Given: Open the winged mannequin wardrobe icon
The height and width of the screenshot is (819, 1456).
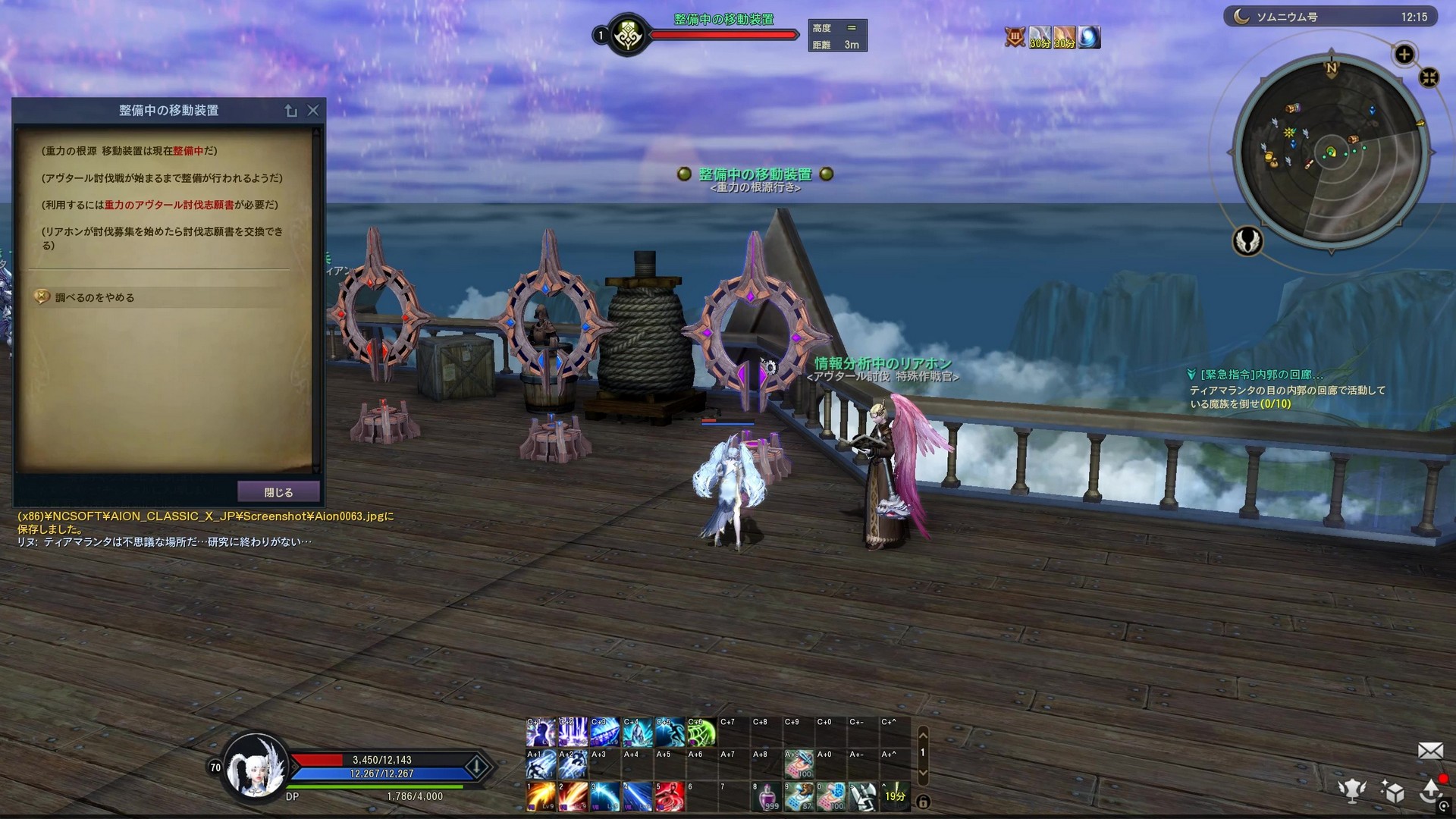Looking at the screenshot, I should point(1352,790).
